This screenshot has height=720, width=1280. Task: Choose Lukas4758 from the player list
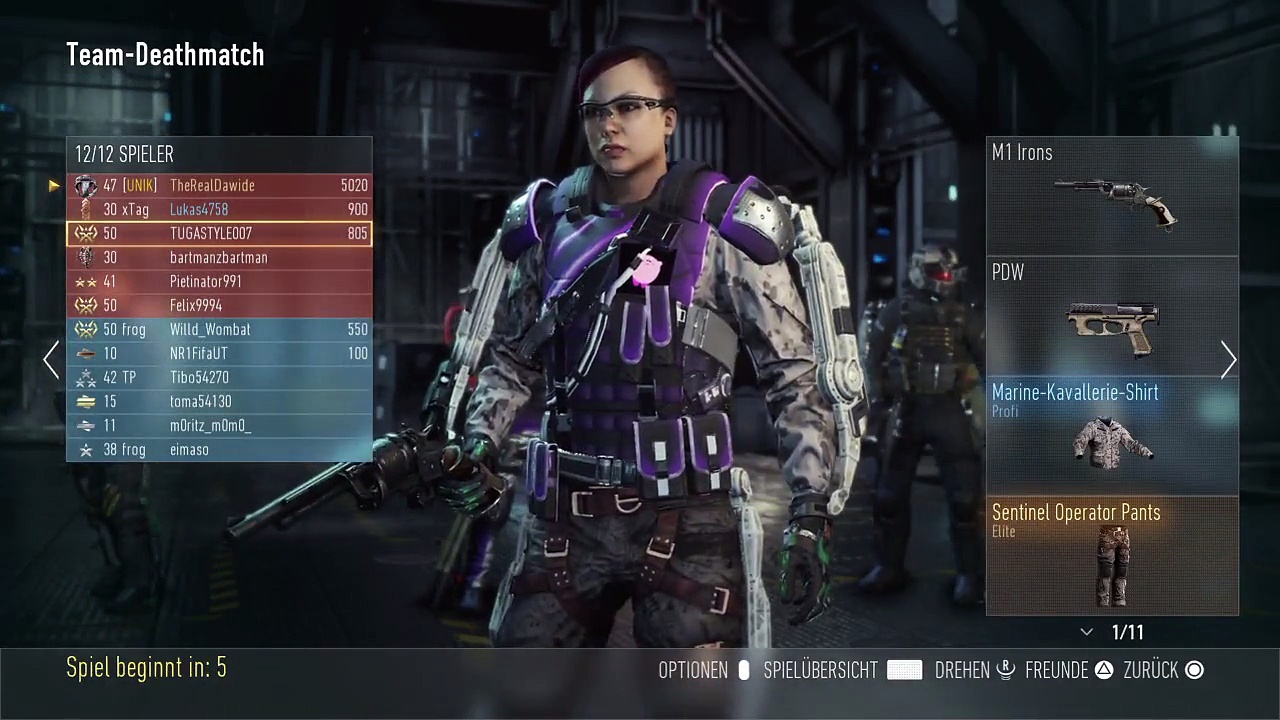coord(219,209)
